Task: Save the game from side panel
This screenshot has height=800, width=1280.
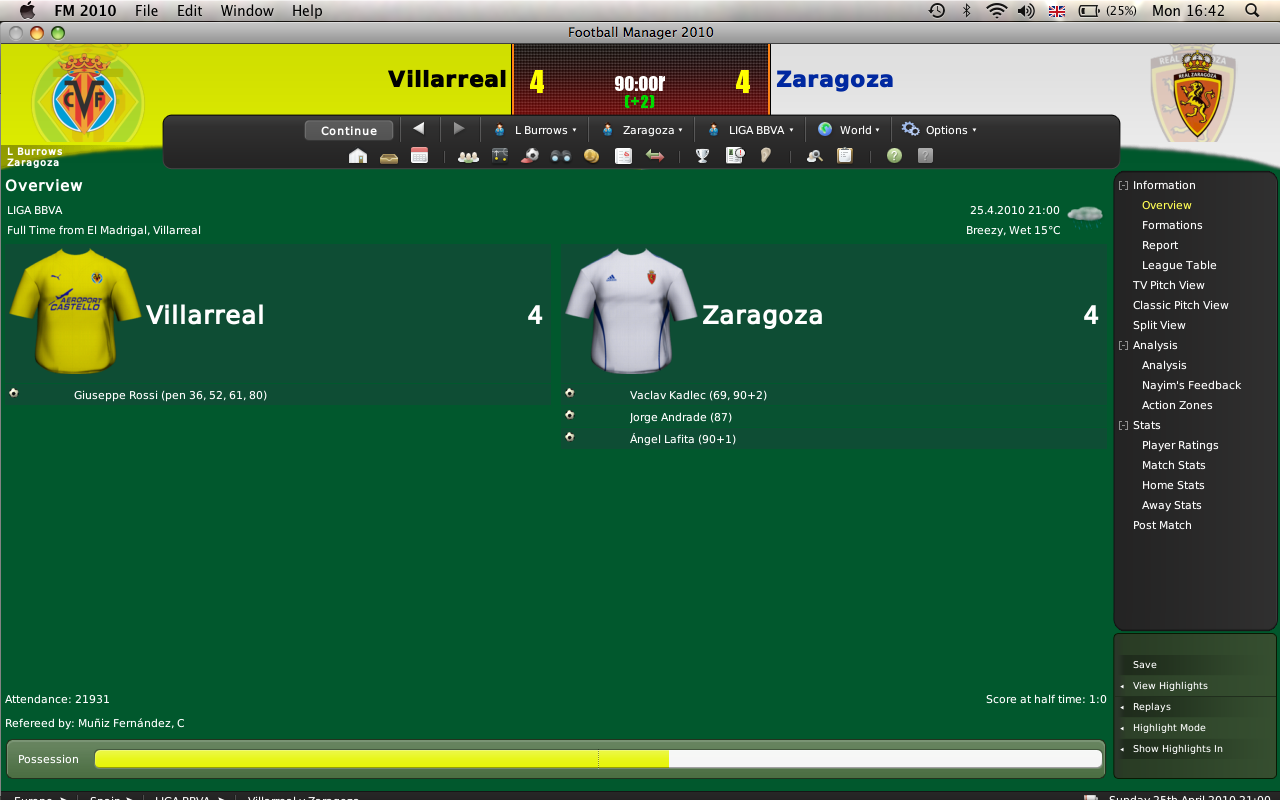Action: [1144, 665]
